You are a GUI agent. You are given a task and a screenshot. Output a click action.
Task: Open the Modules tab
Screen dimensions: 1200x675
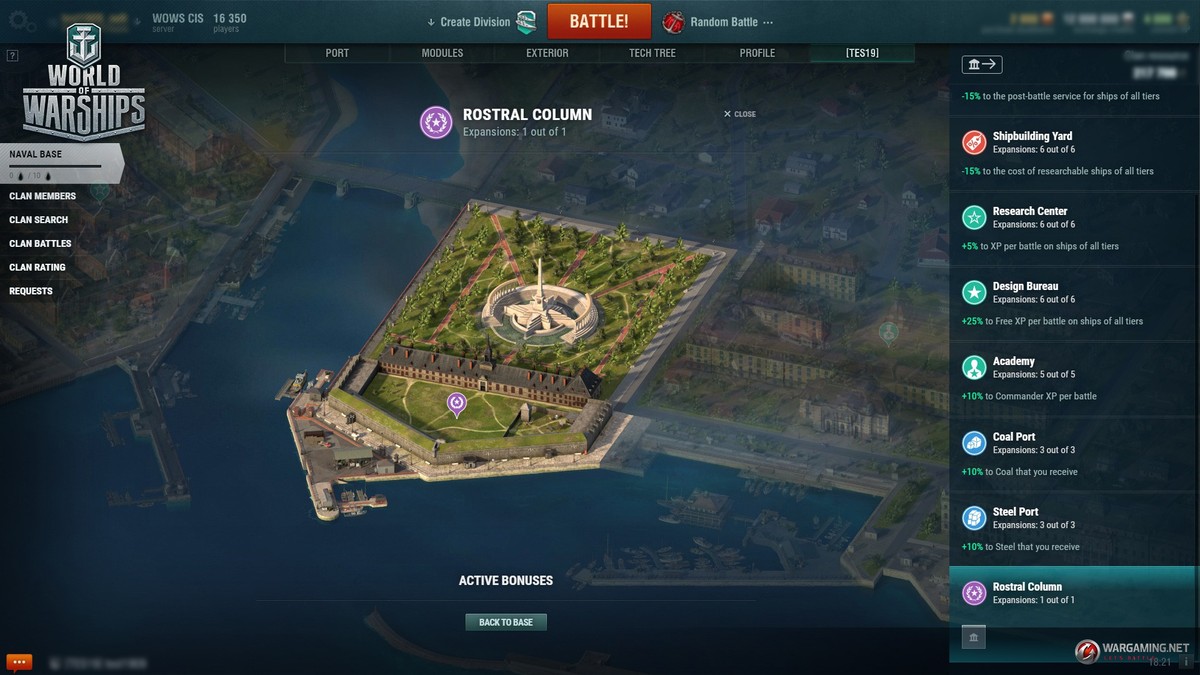coord(442,53)
